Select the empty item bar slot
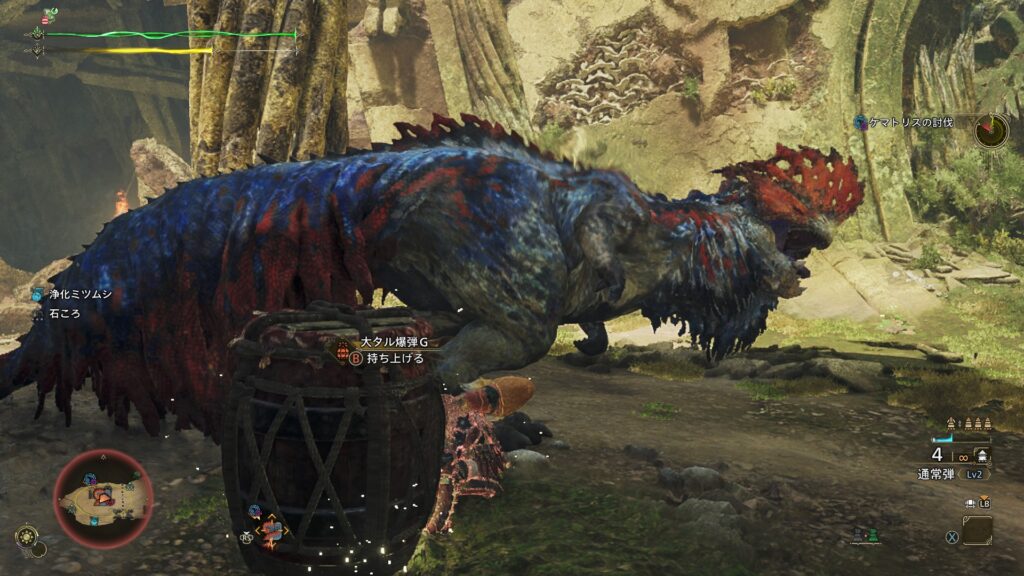The image size is (1024, 576). [x=977, y=530]
